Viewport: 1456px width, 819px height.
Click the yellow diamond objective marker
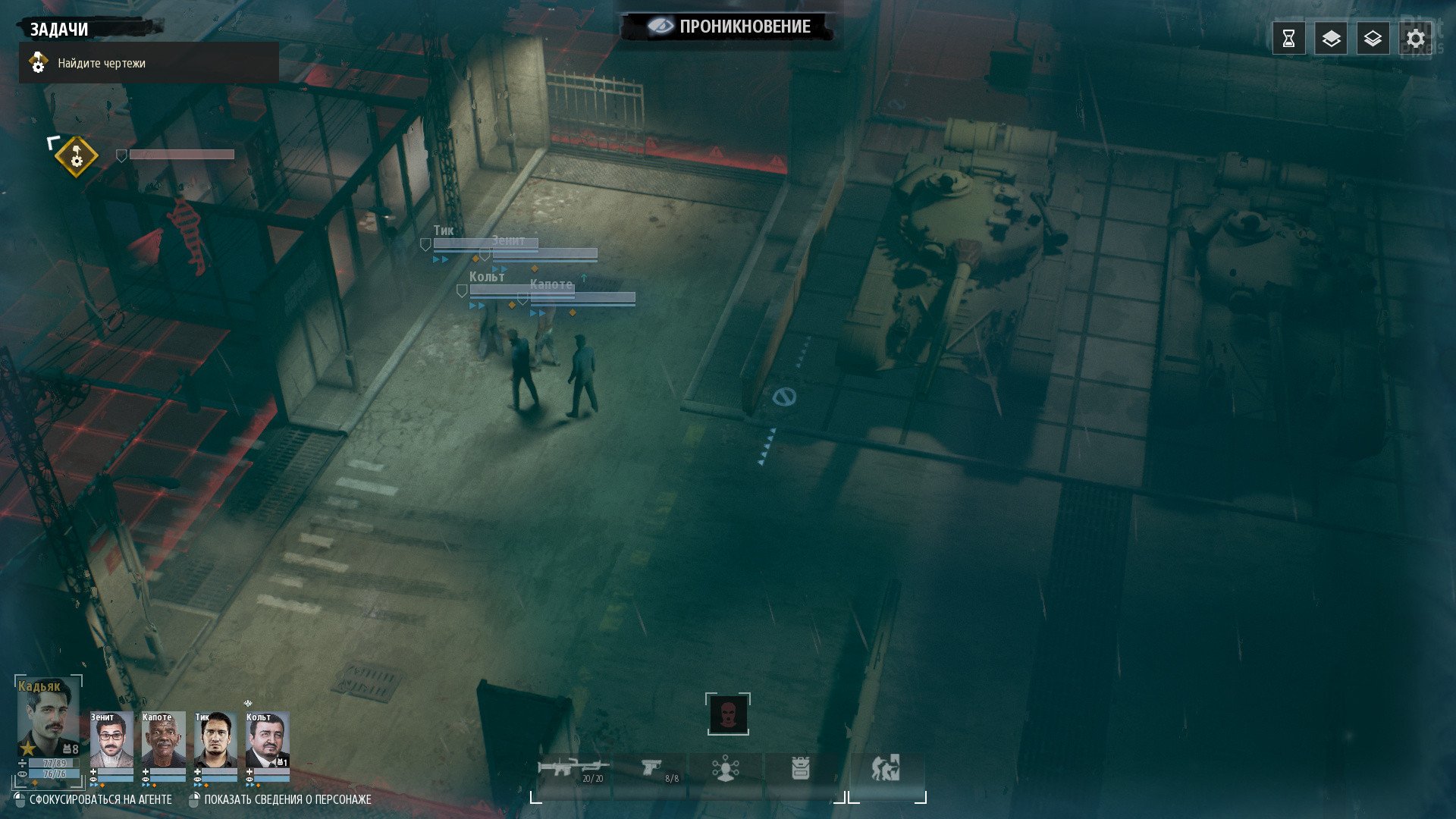76,157
